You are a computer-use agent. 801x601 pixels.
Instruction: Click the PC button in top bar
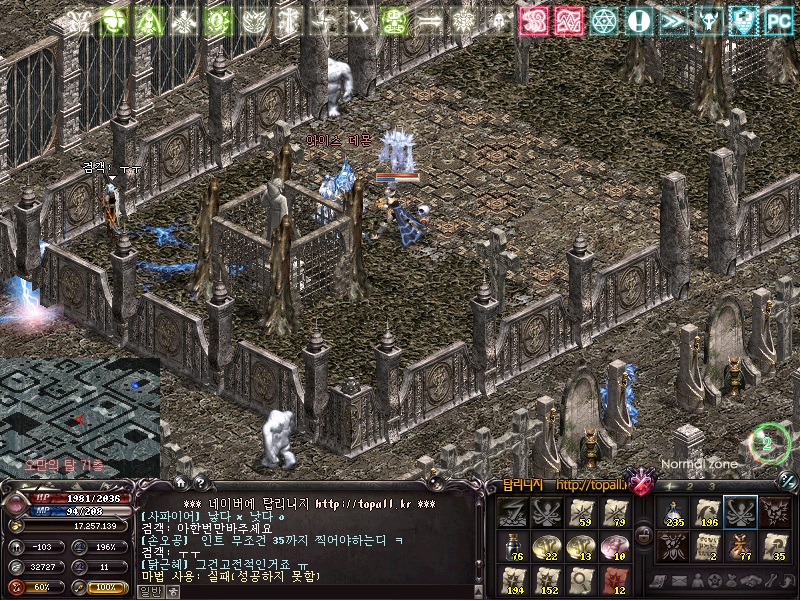[779, 20]
